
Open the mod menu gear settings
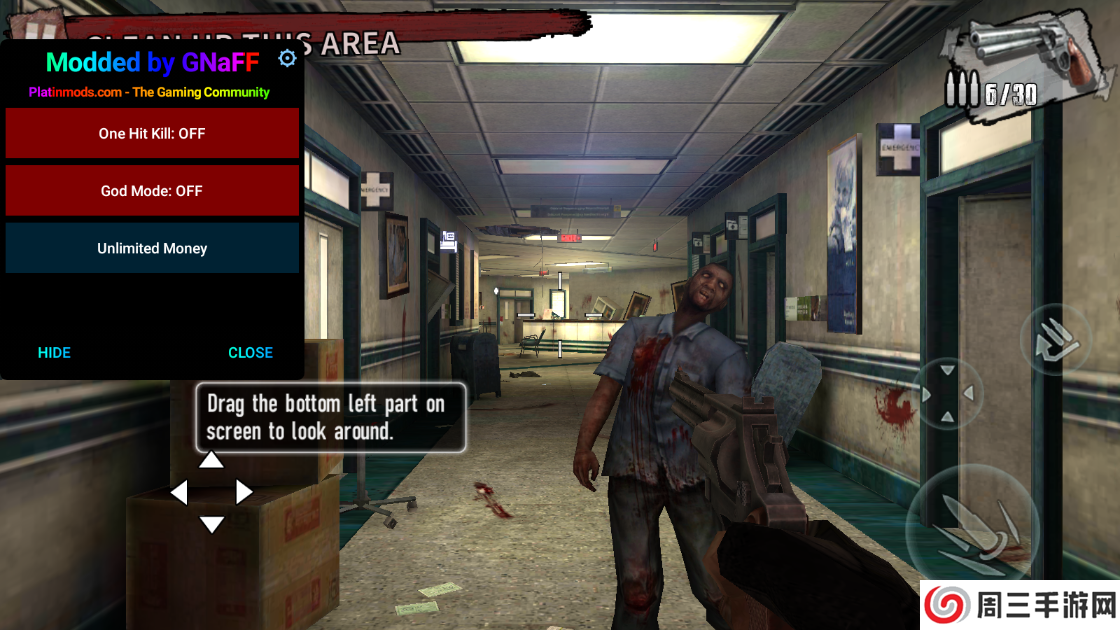[x=287, y=59]
